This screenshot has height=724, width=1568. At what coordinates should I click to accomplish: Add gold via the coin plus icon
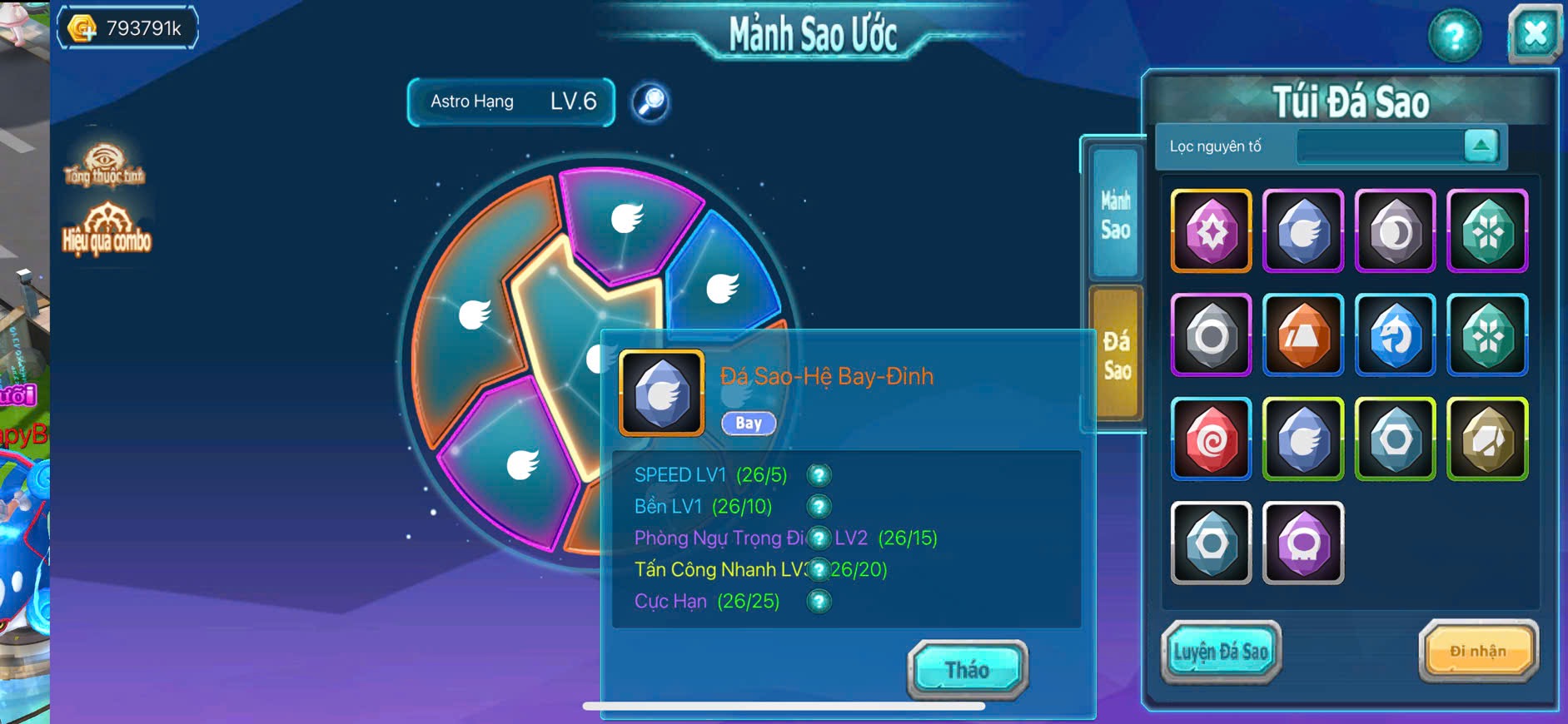pos(82,28)
